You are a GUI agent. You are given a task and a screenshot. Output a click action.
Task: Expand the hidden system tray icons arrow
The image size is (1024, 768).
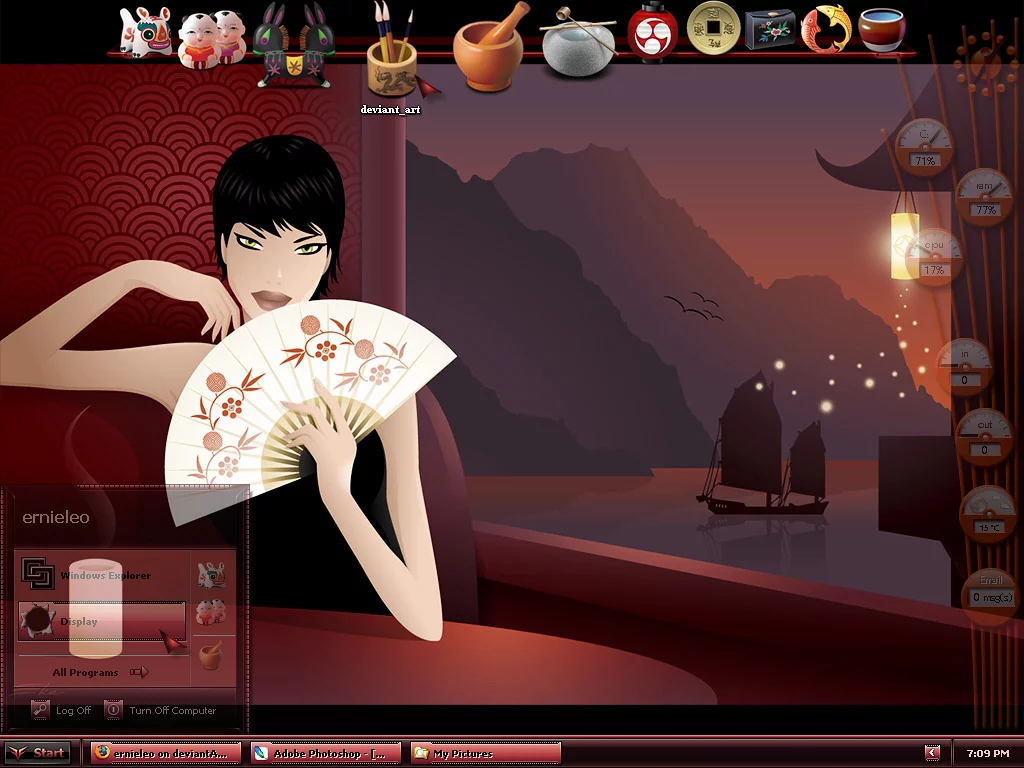[932, 753]
